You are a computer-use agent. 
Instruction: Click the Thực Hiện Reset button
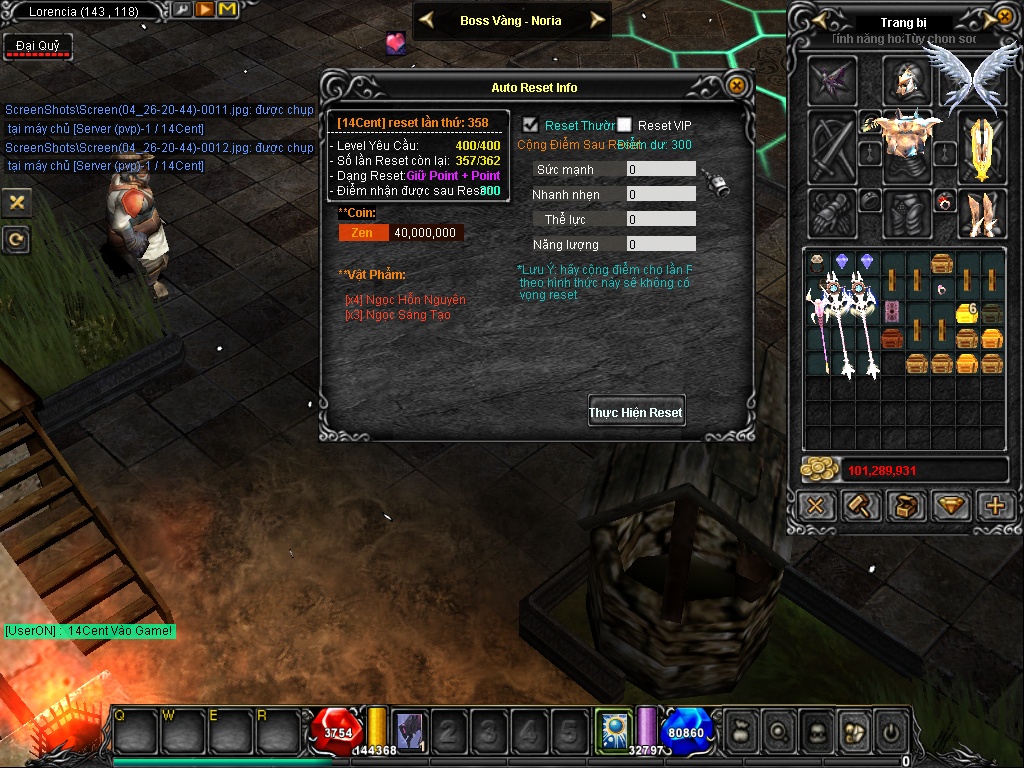pyautogui.click(x=636, y=412)
